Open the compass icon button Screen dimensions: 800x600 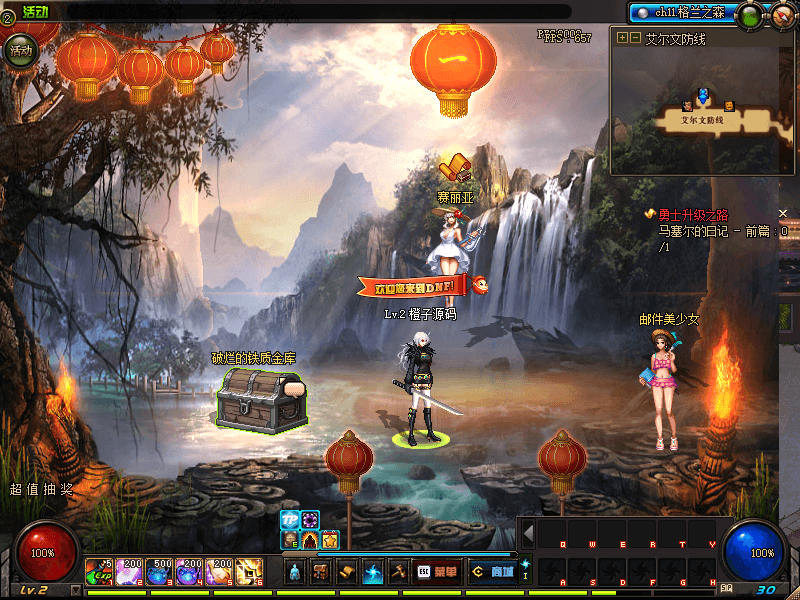tap(781, 15)
